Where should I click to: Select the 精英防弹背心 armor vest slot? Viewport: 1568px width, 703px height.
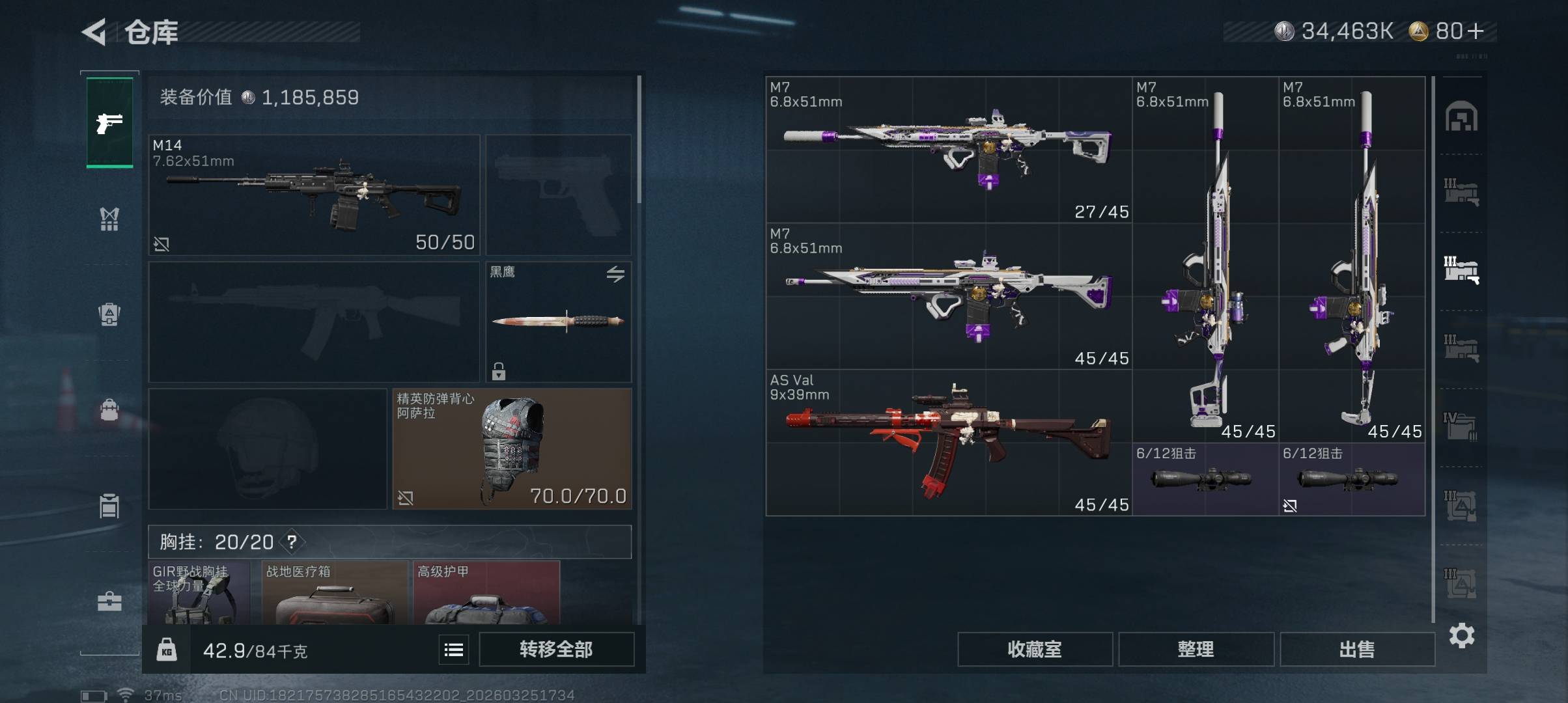tap(512, 448)
